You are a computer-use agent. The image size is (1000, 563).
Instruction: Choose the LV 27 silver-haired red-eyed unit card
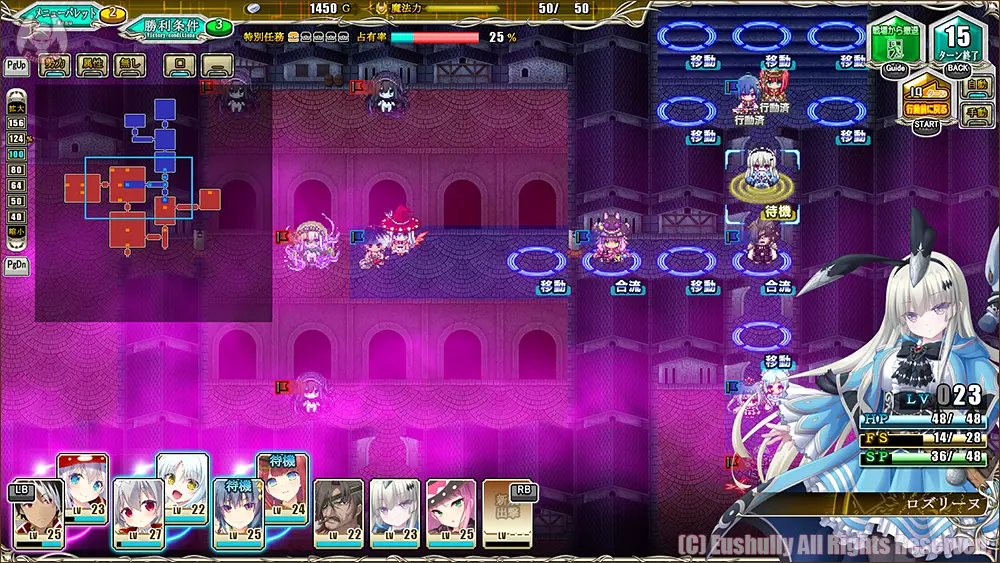pos(138,514)
